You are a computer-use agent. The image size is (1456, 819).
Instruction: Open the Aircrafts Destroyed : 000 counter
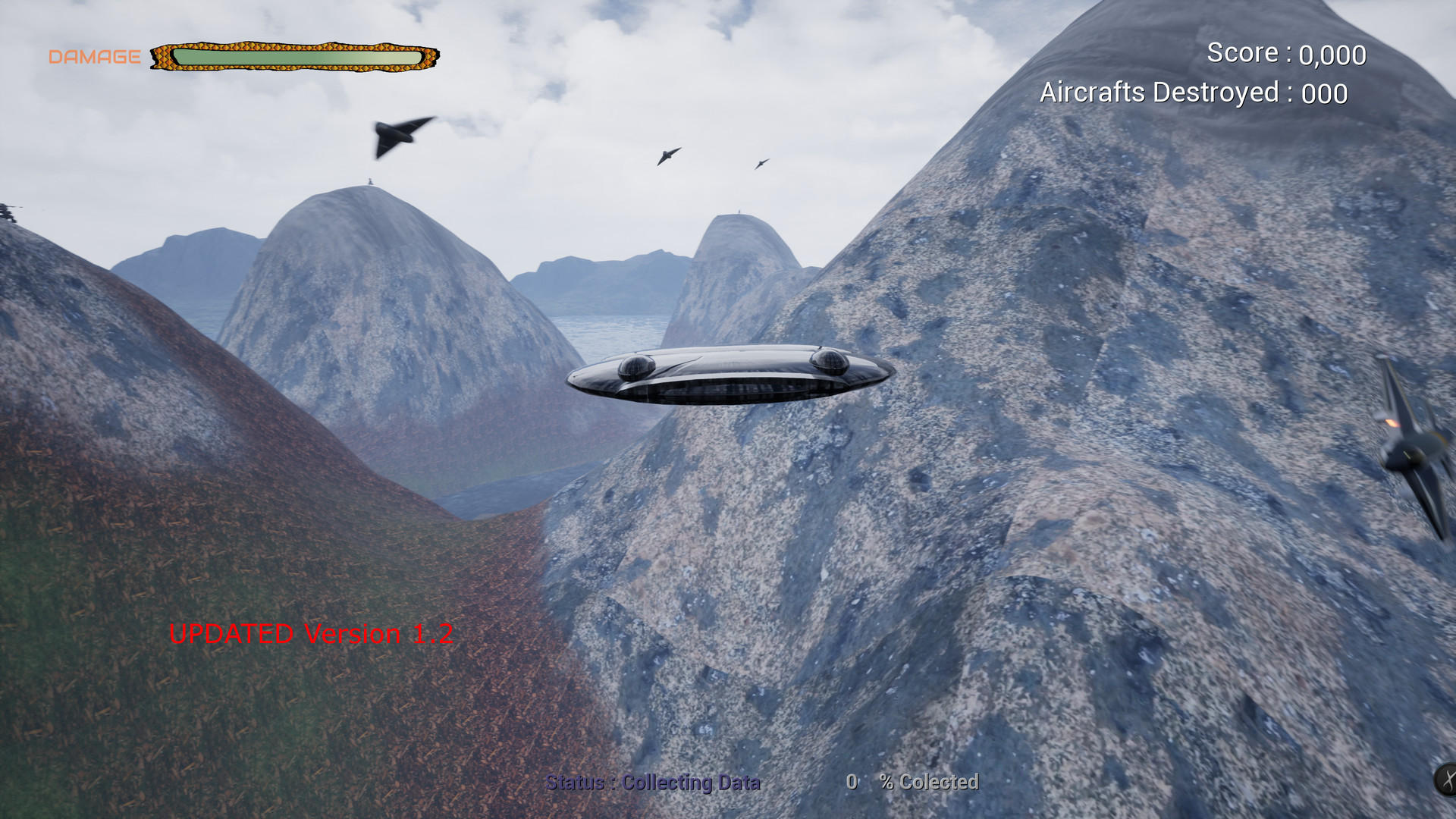coord(1194,92)
